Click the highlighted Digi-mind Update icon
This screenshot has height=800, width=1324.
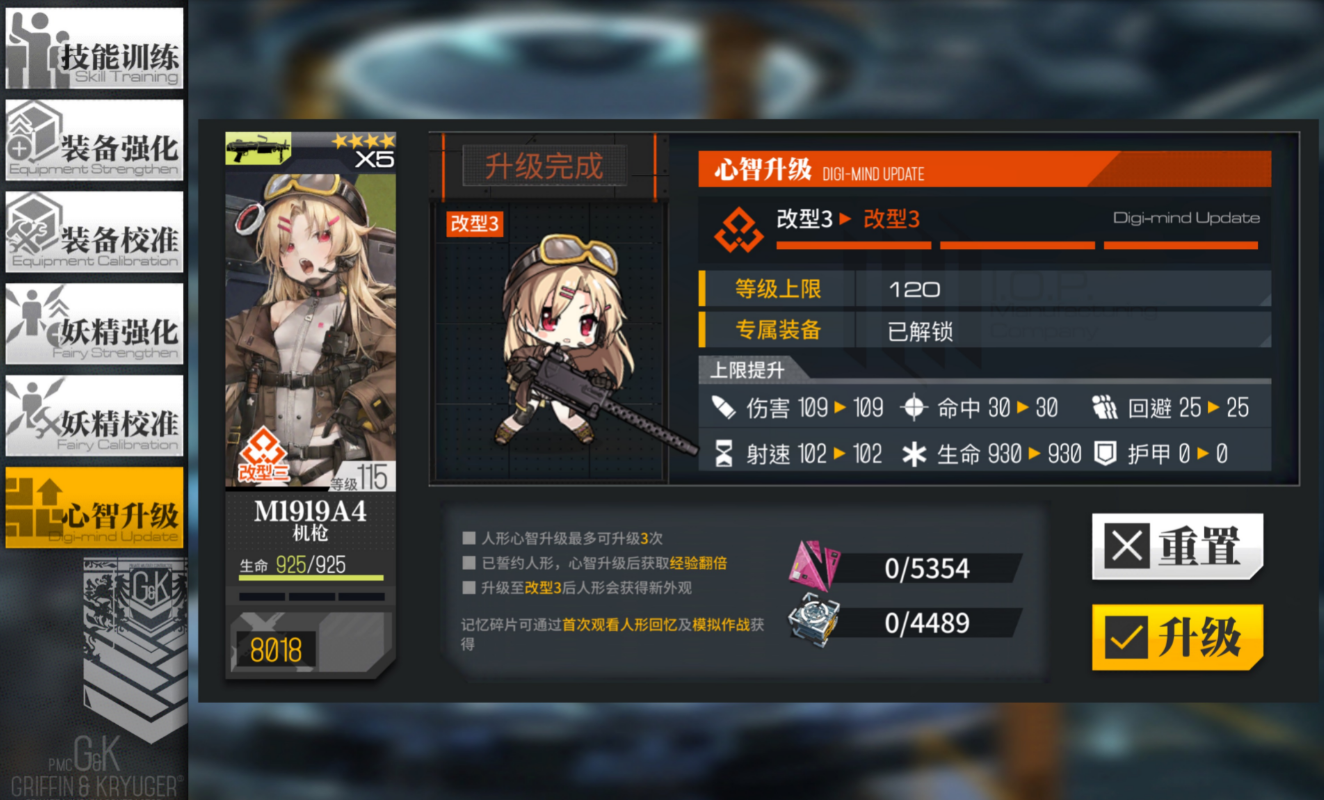pos(94,508)
